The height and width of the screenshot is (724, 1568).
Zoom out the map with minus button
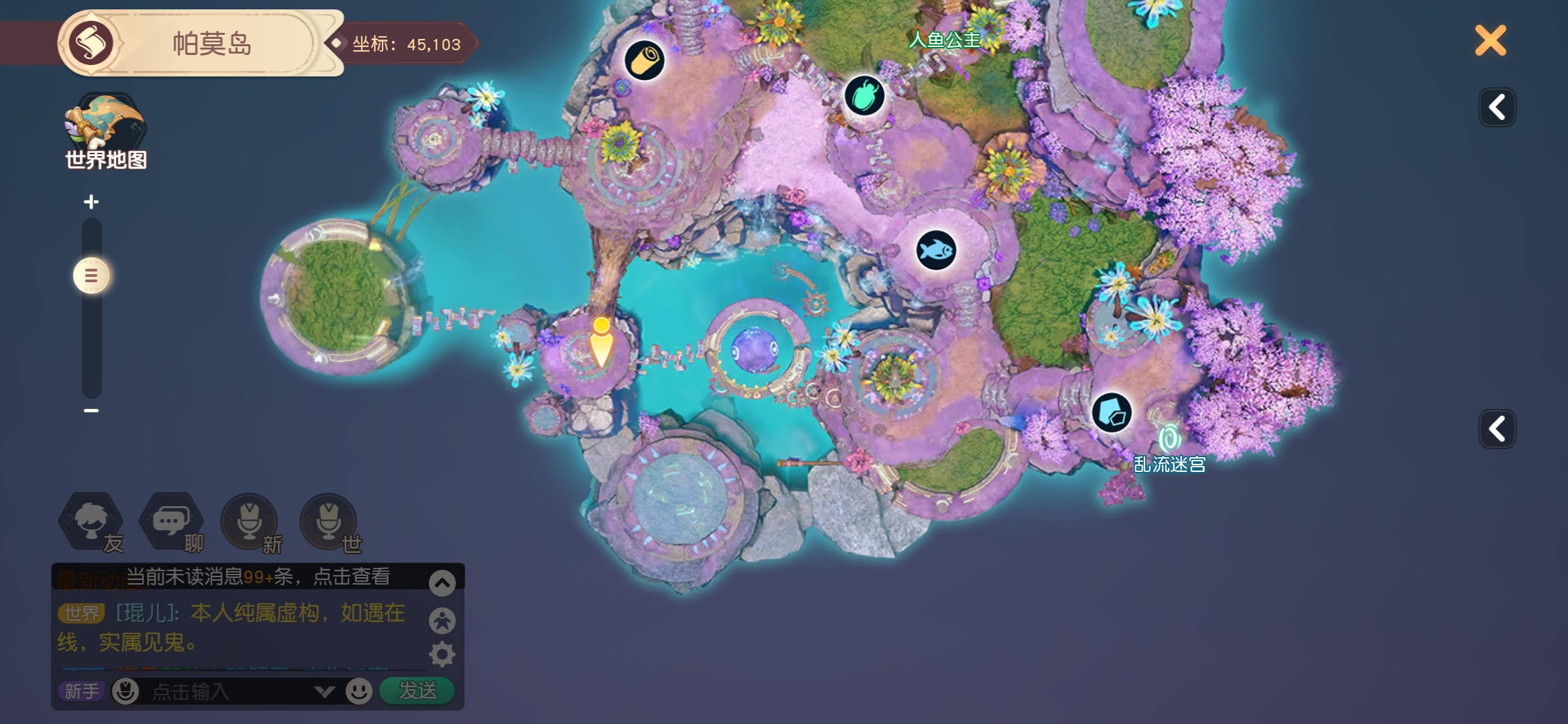[x=91, y=410]
